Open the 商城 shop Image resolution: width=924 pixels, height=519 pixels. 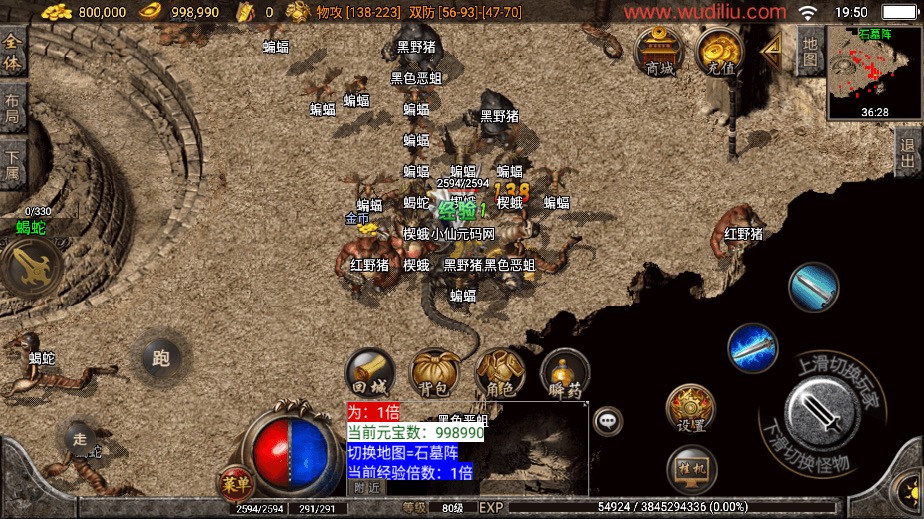[x=660, y=51]
